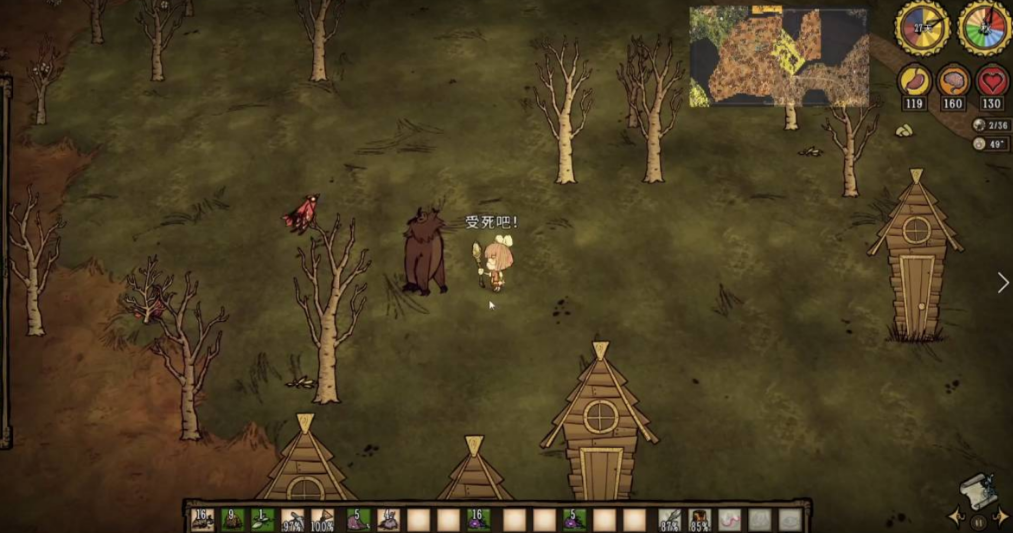Click the season clock dial
The height and width of the screenshot is (533, 1013).
click(x=984, y=26)
